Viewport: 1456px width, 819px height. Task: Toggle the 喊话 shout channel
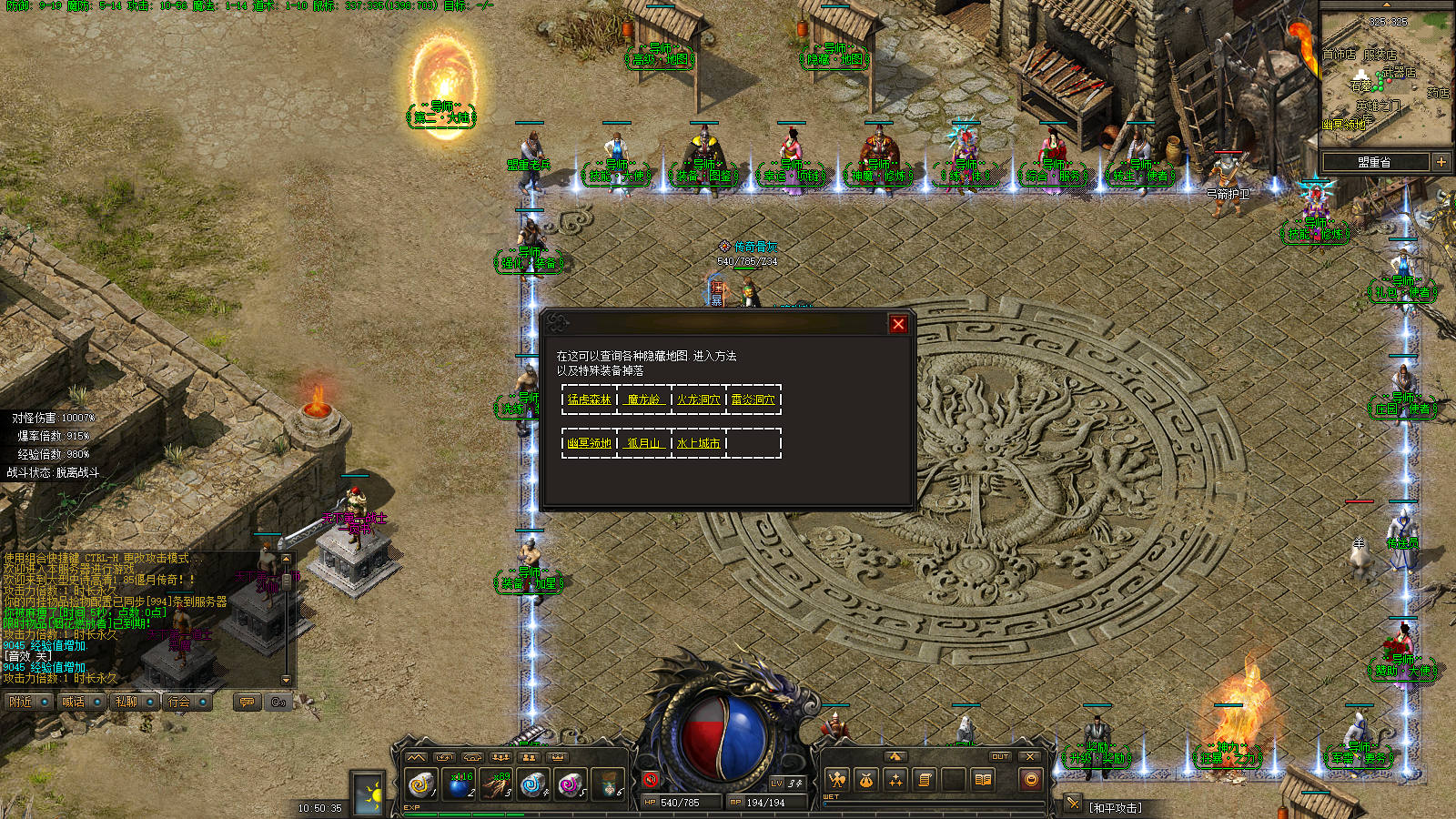click(x=81, y=702)
